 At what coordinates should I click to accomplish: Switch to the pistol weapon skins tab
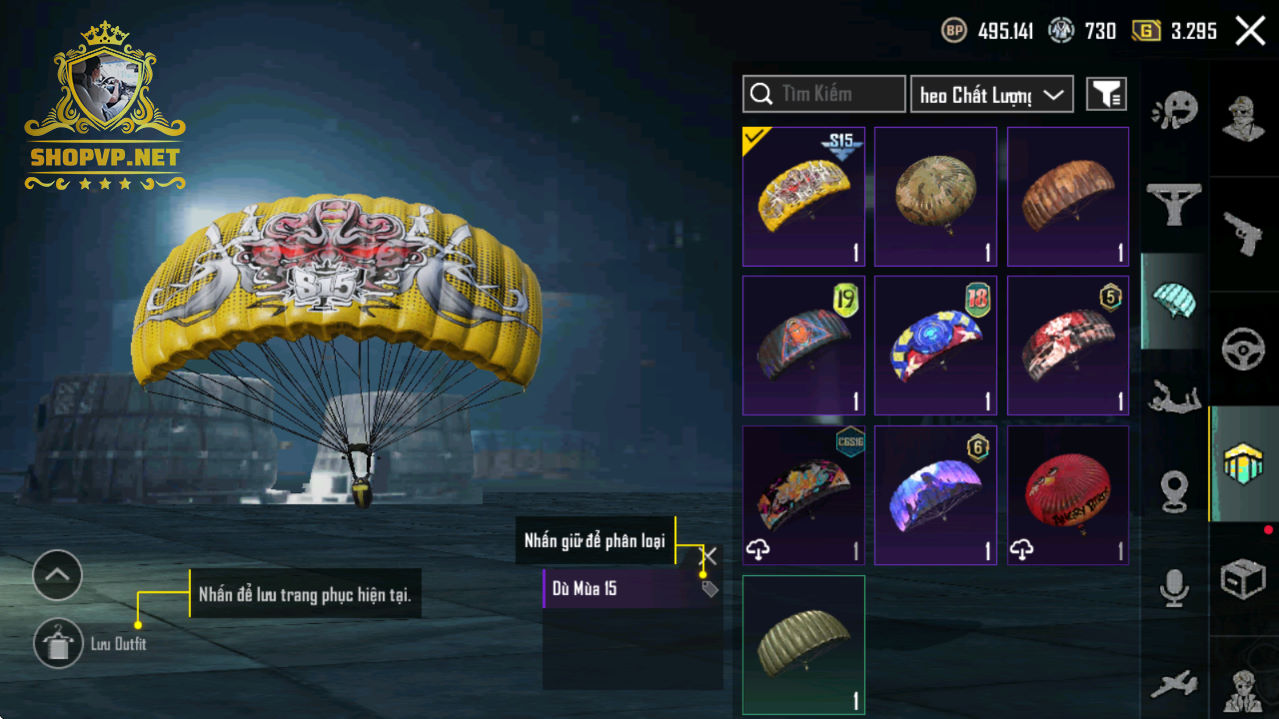pyautogui.click(x=1243, y=234)
